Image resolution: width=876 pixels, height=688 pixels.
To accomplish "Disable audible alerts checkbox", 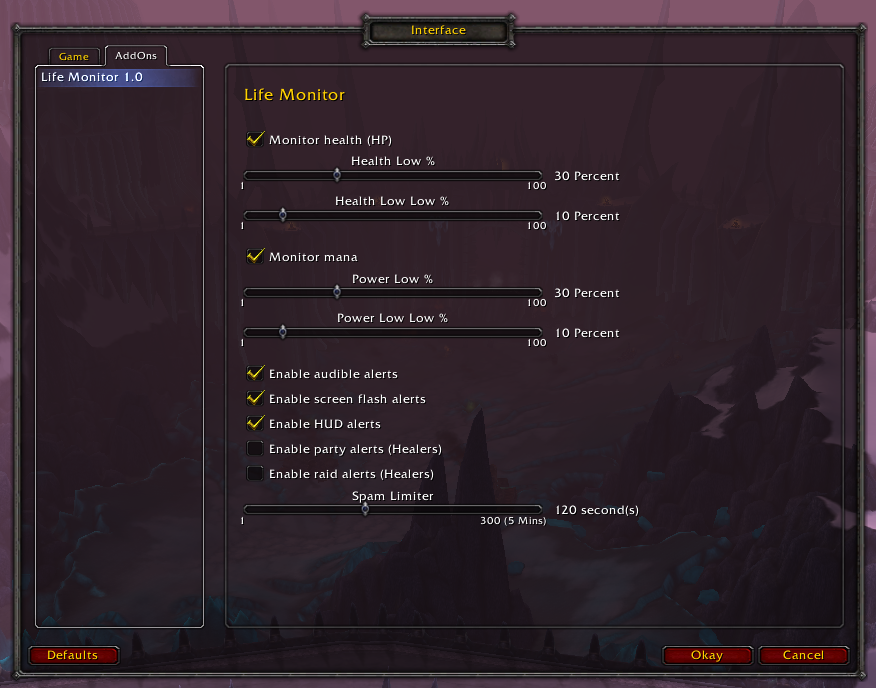I will point(256,374).
